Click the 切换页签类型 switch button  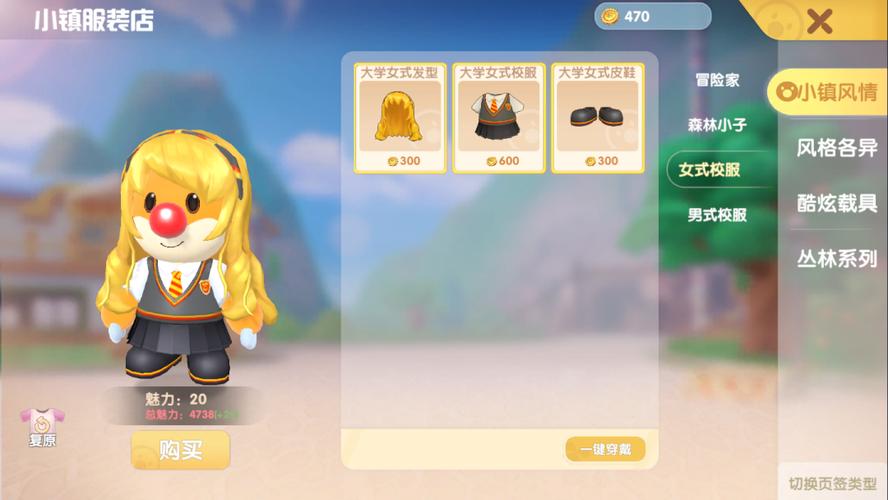[x=832, y=483]
